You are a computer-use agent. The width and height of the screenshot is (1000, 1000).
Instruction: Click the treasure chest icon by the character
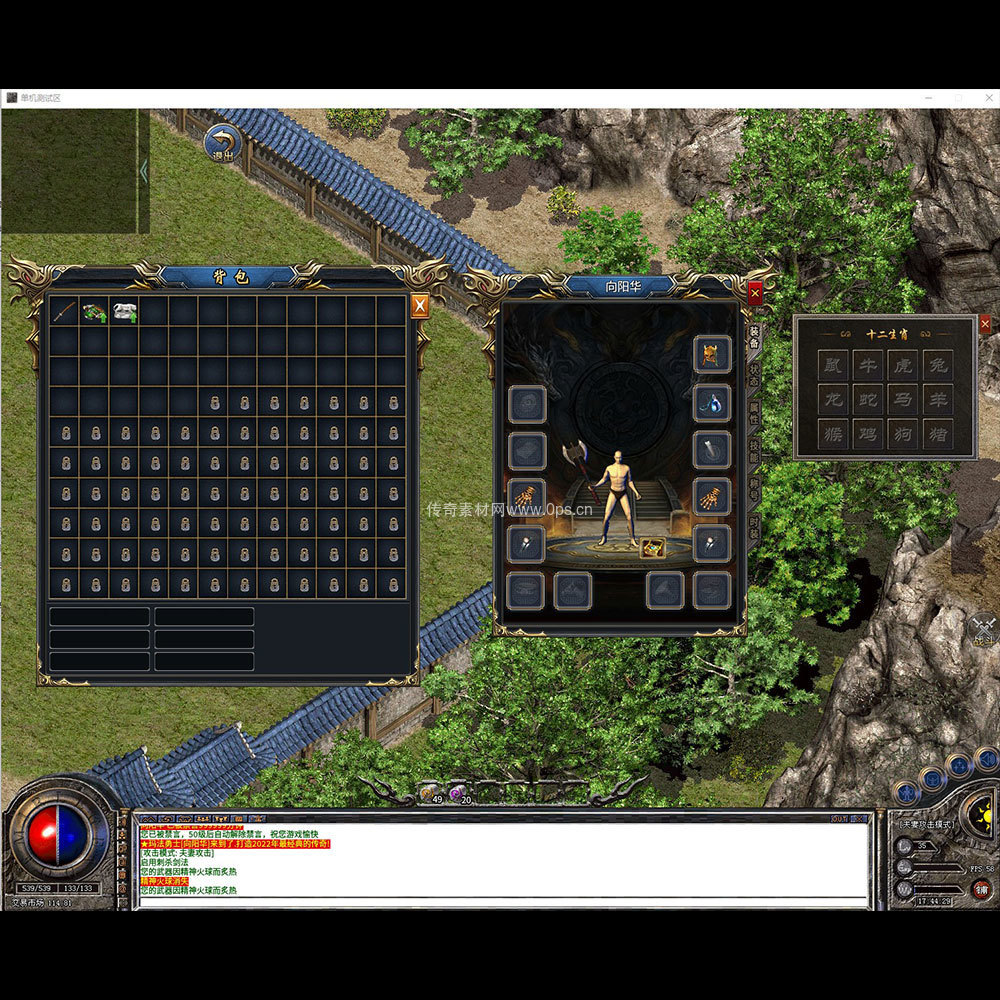653,547
